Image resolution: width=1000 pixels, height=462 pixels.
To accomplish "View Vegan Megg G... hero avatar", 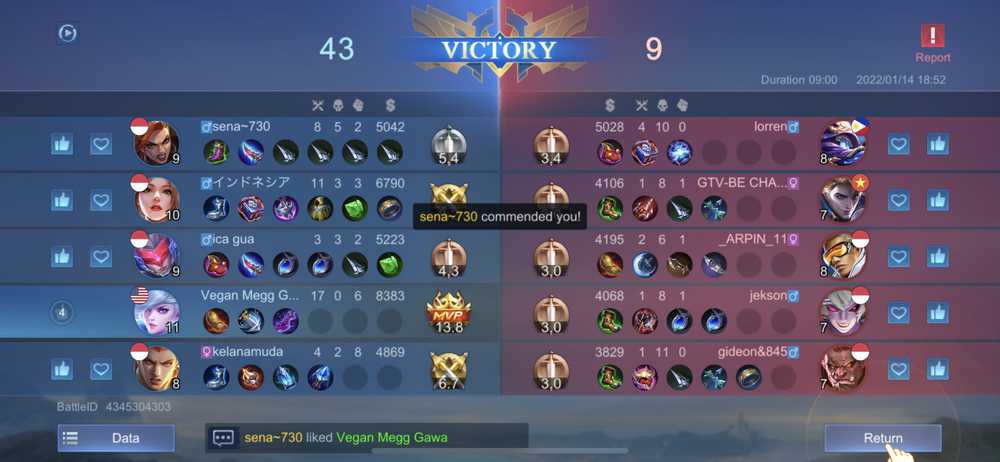I will pos(156,312).
